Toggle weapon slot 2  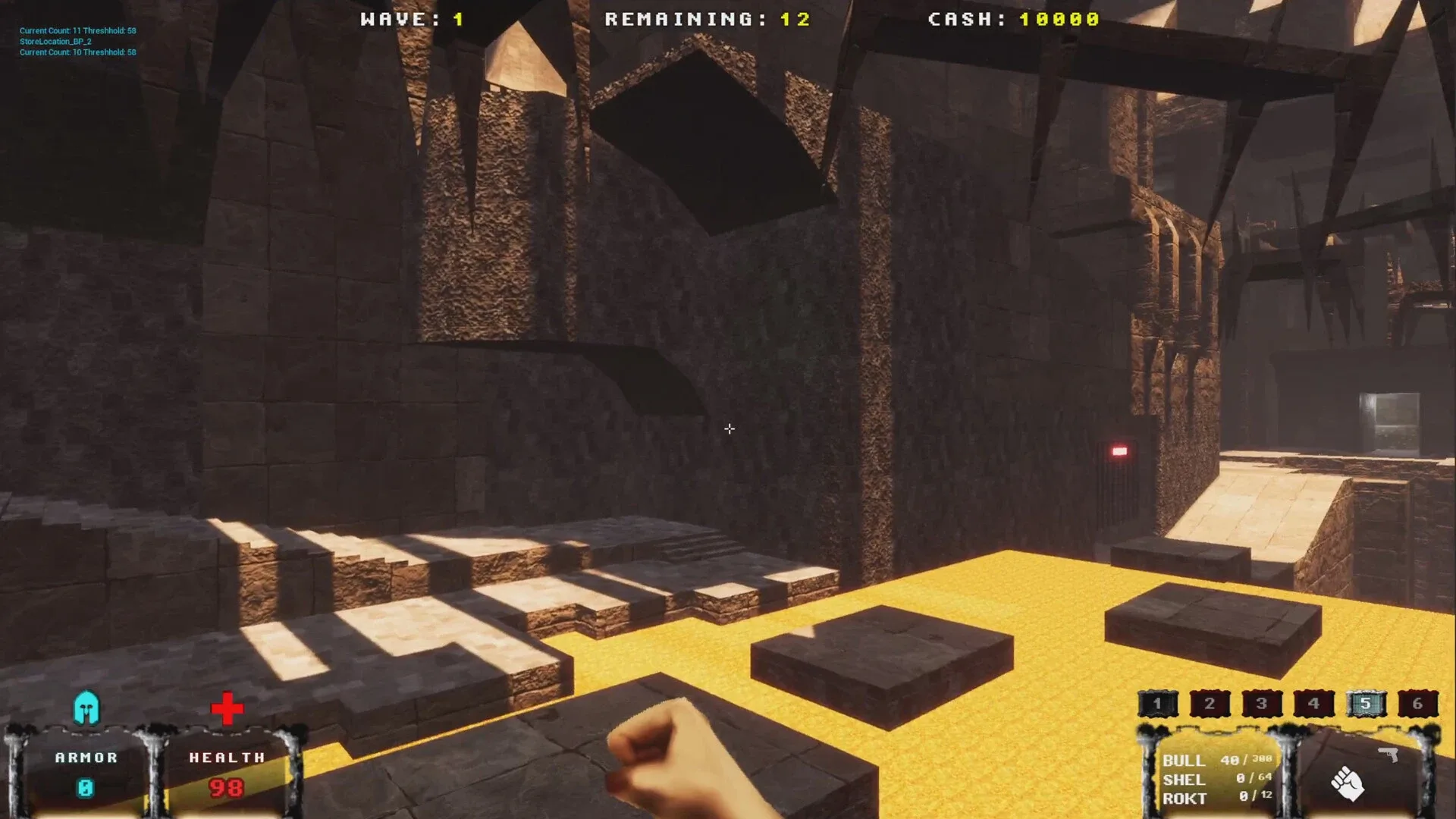coord(1210,703)
